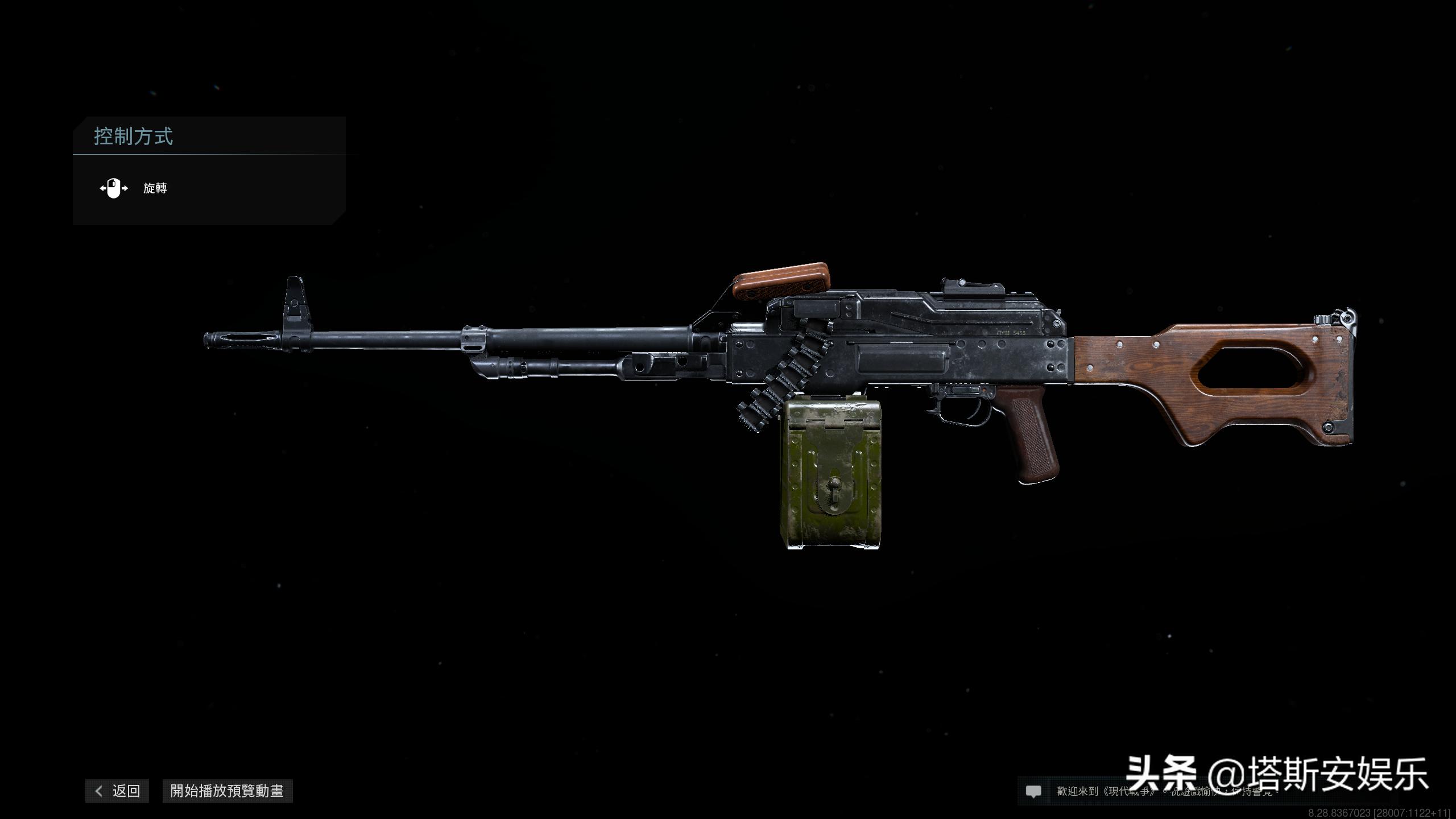The width and height of the screenshot is (1456, 819).
Task: Start the preview animation (開始播放預覽動畫)
Action: pos(227,791)
